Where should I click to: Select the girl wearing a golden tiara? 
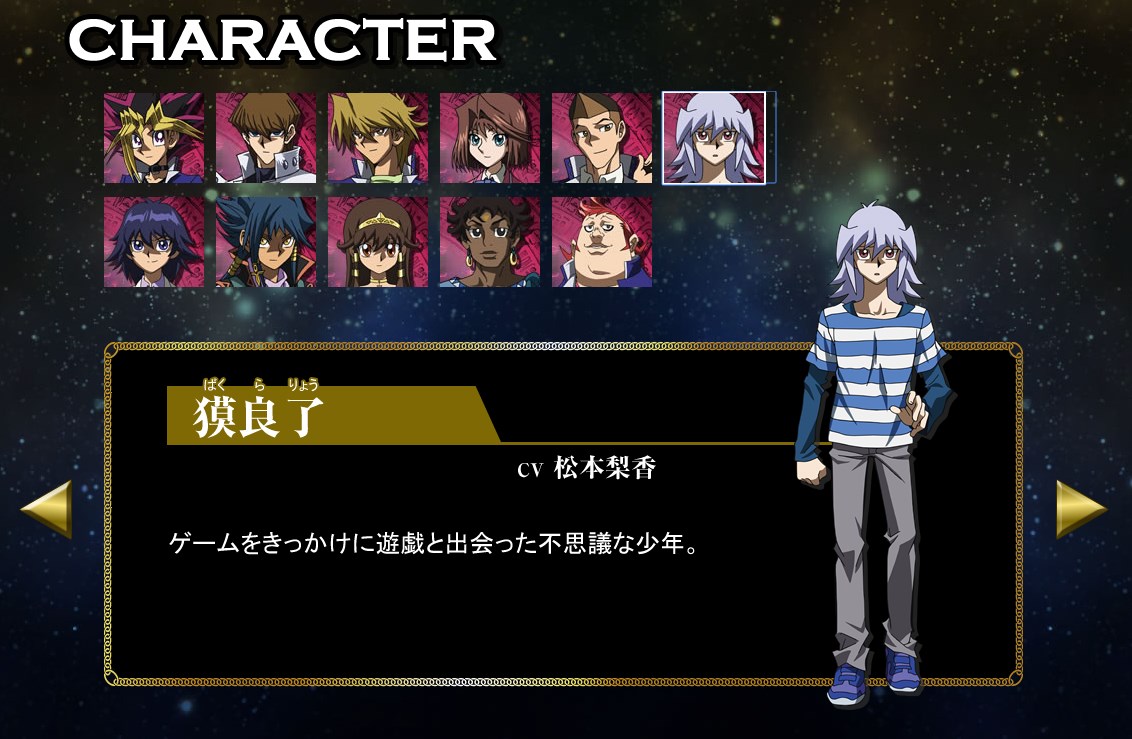click(x=378, y=242)
